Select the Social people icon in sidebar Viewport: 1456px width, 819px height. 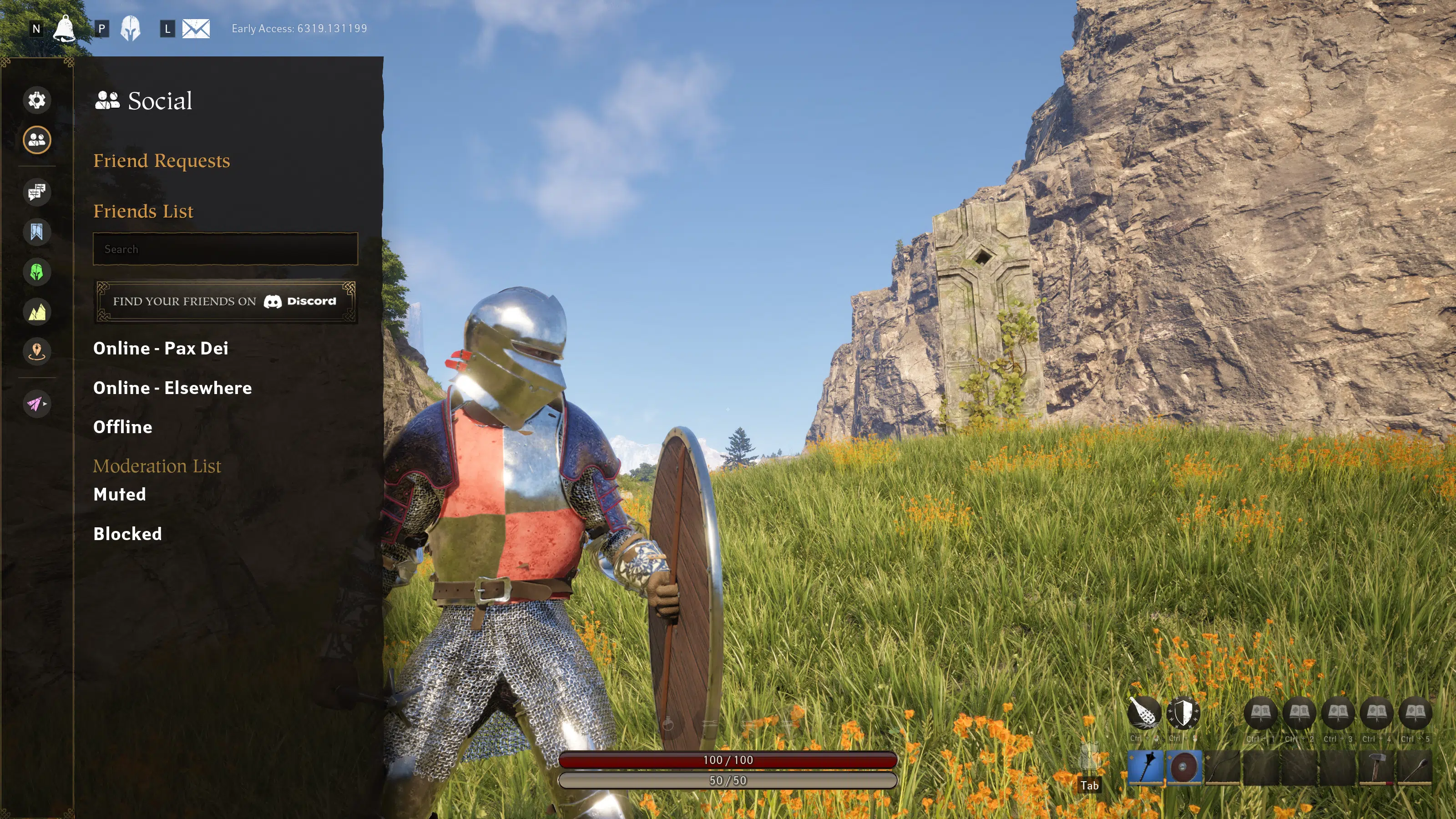37,140
